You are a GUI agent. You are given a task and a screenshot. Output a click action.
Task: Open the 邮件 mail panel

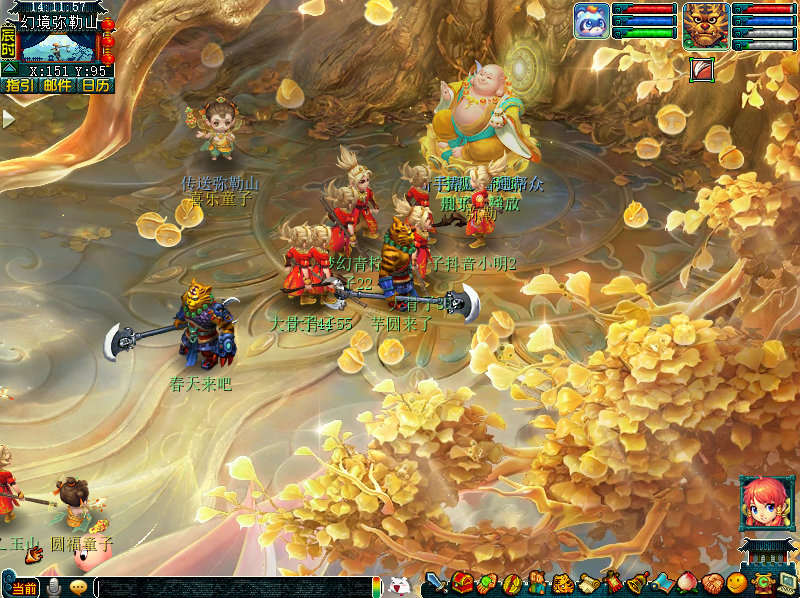(x=57, y=86)
